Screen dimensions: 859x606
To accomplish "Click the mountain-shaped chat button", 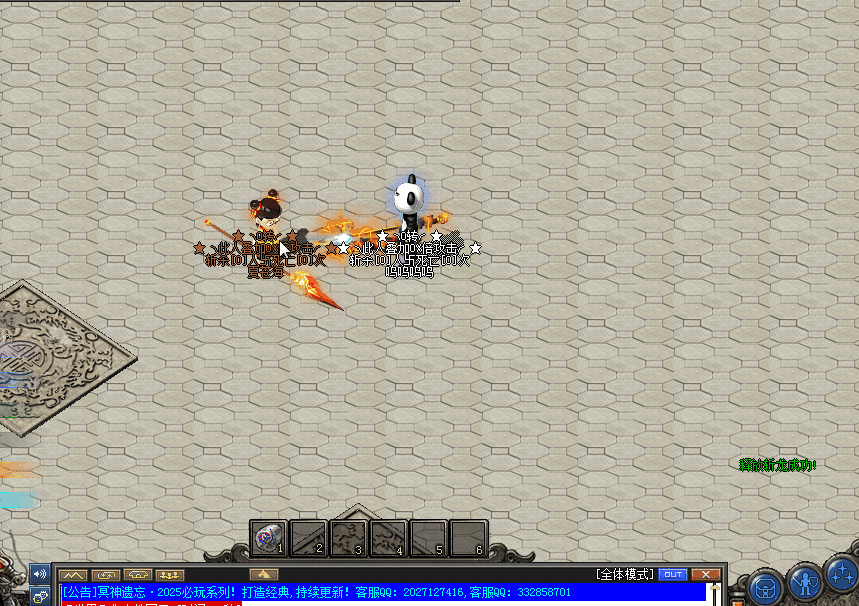I will click(x=72, y=575).
